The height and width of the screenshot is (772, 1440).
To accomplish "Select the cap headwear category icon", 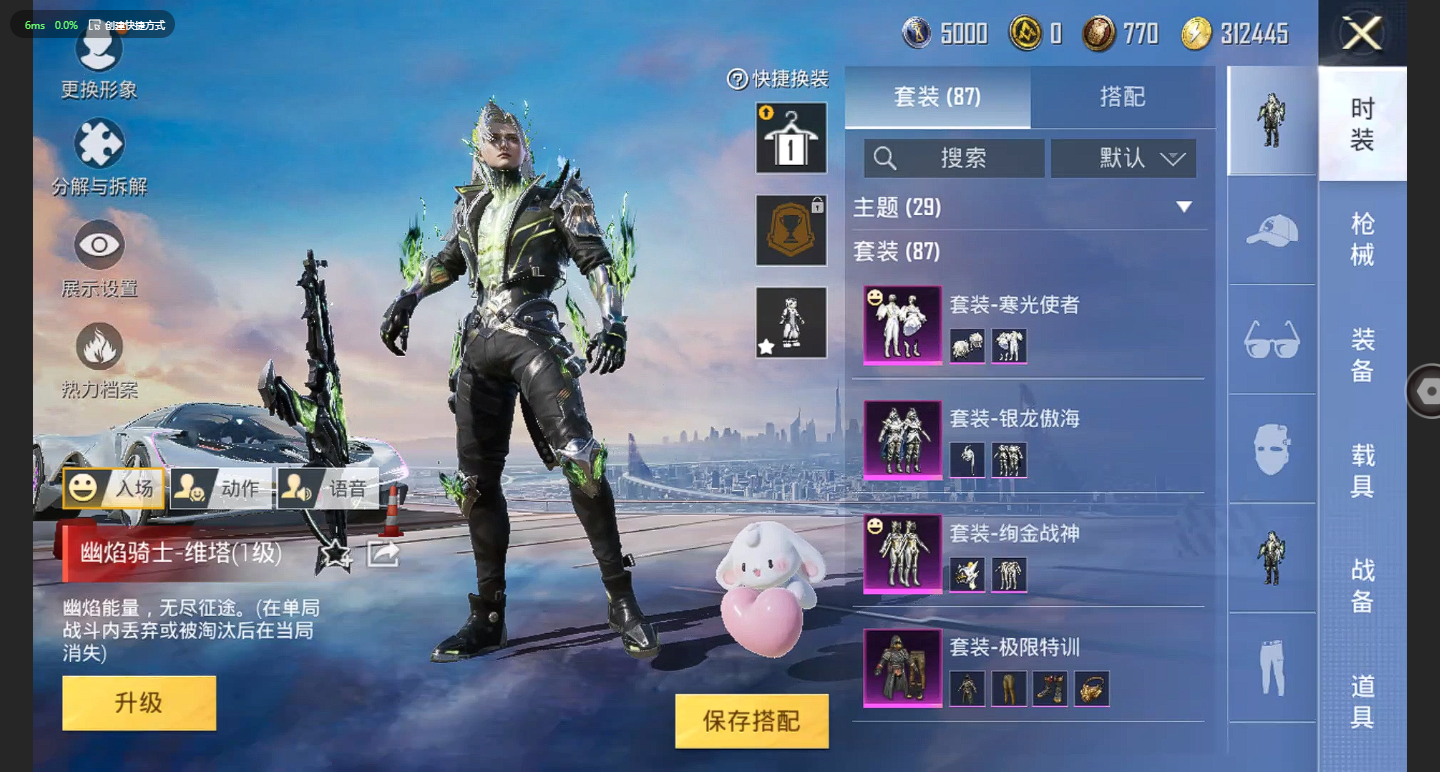I will click(x=1272, y=231).
